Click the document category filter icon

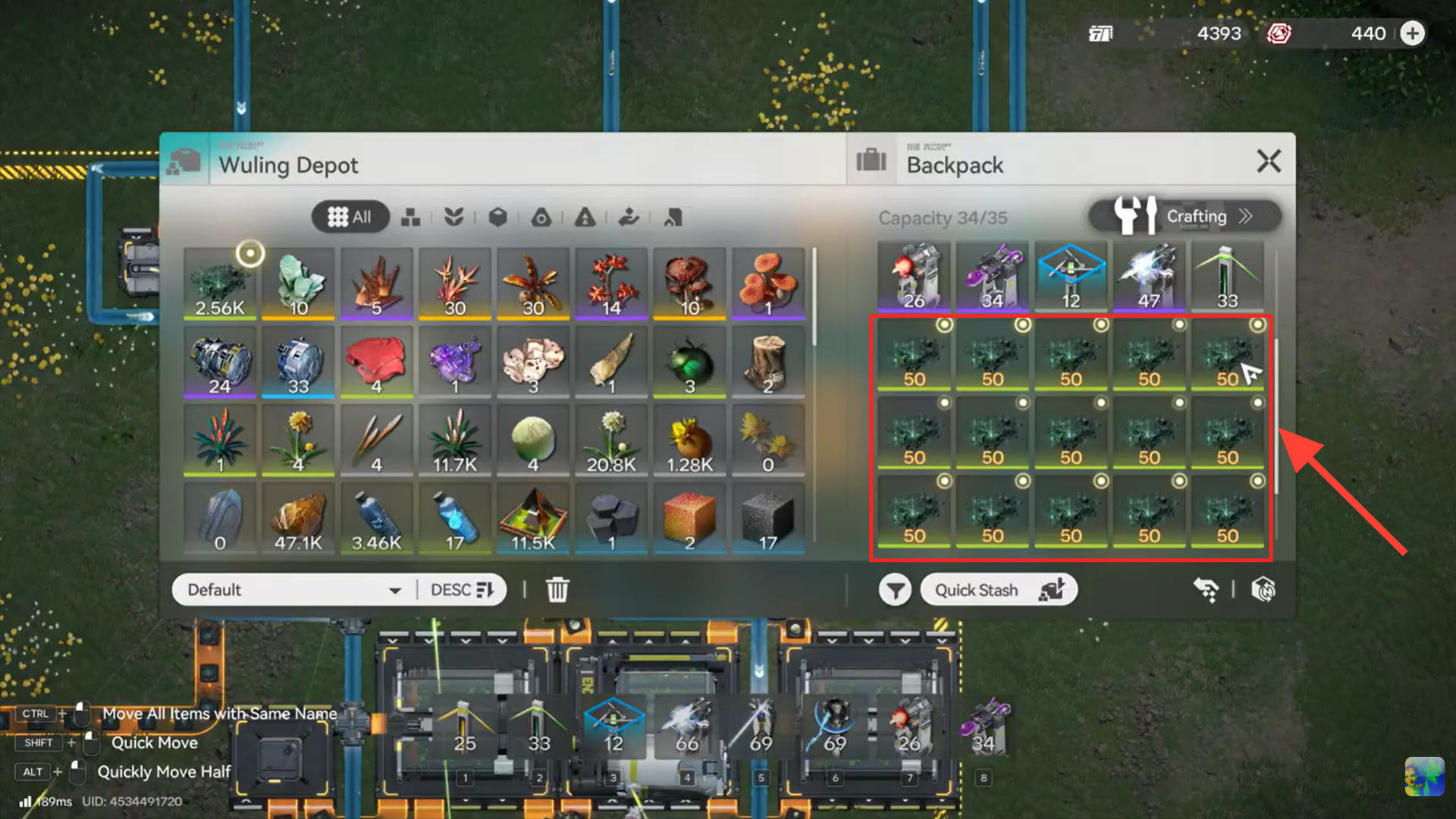[x=672, y=218]
